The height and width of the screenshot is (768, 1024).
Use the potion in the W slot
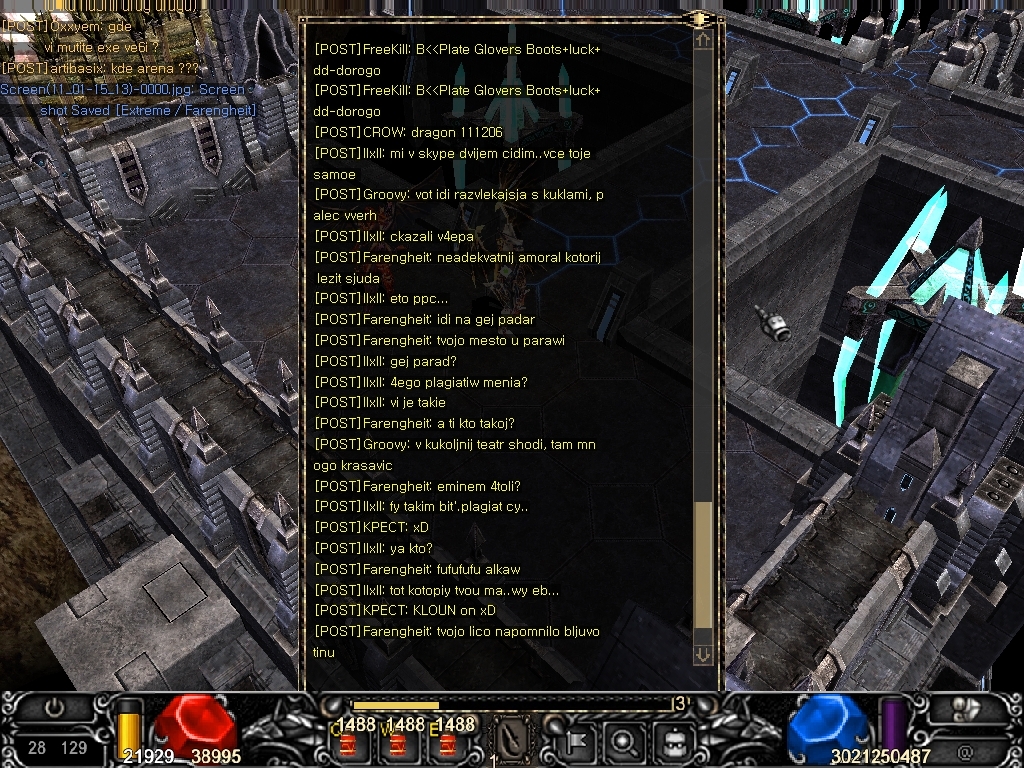tap(398, 745)
